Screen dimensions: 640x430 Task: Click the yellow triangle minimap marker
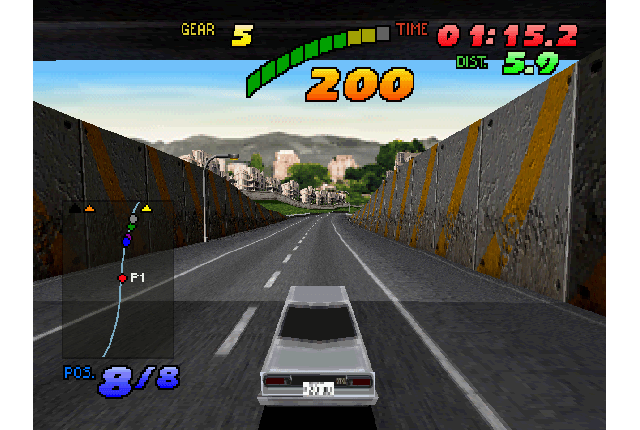pyautogui.click(x=147, y=208)
